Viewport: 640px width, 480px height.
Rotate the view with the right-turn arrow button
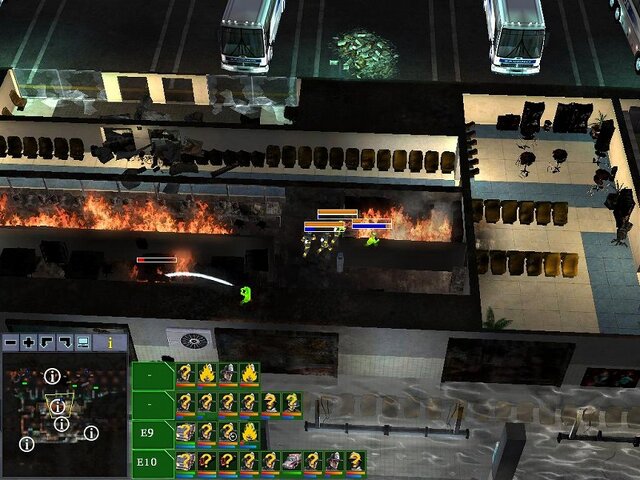pyautogui.click(x=65, y=342)
